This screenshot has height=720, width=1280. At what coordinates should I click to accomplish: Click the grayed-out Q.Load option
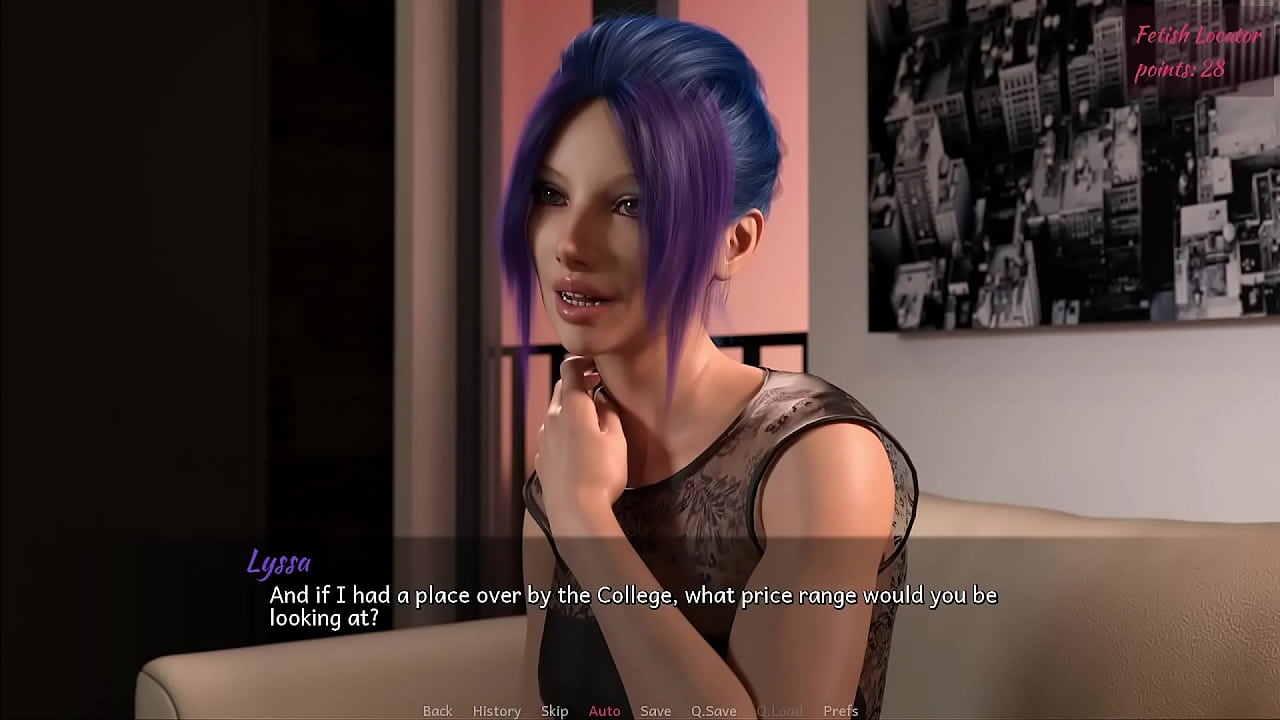click(x=782, y=711)
